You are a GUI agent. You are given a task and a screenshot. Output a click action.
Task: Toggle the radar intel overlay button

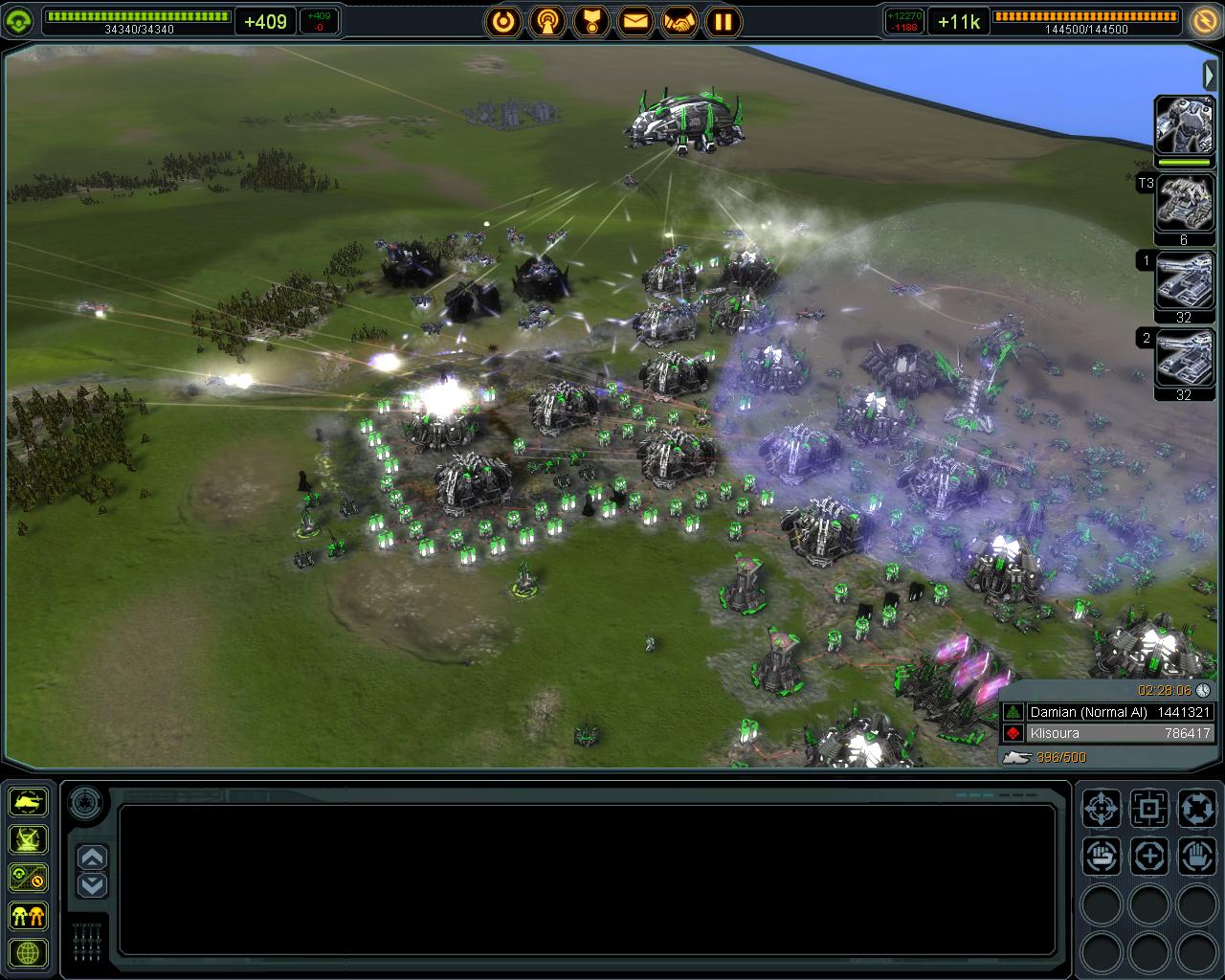point(29,839)
